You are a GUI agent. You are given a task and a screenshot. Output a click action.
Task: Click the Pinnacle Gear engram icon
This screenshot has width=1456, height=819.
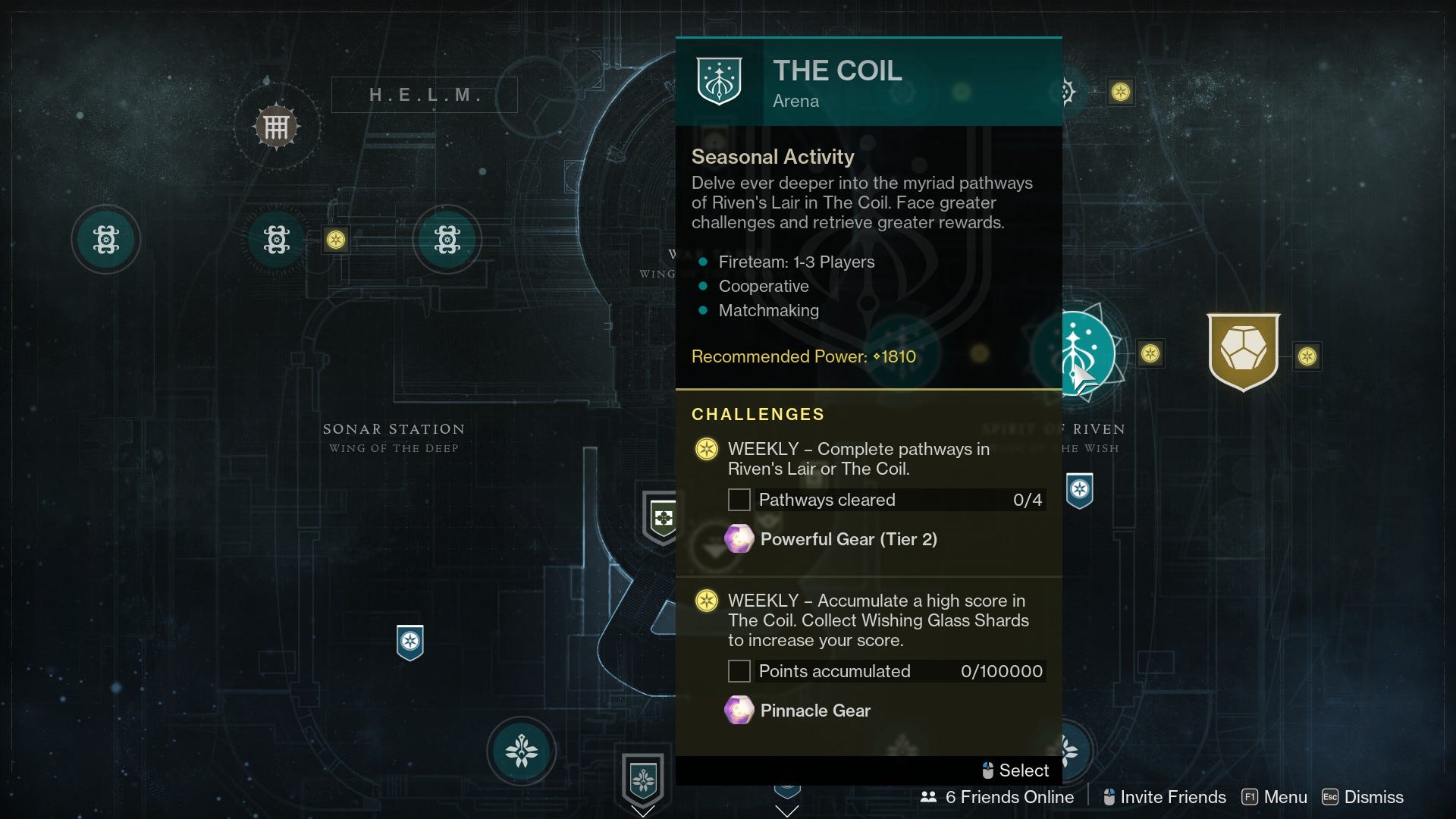(739, 711)
